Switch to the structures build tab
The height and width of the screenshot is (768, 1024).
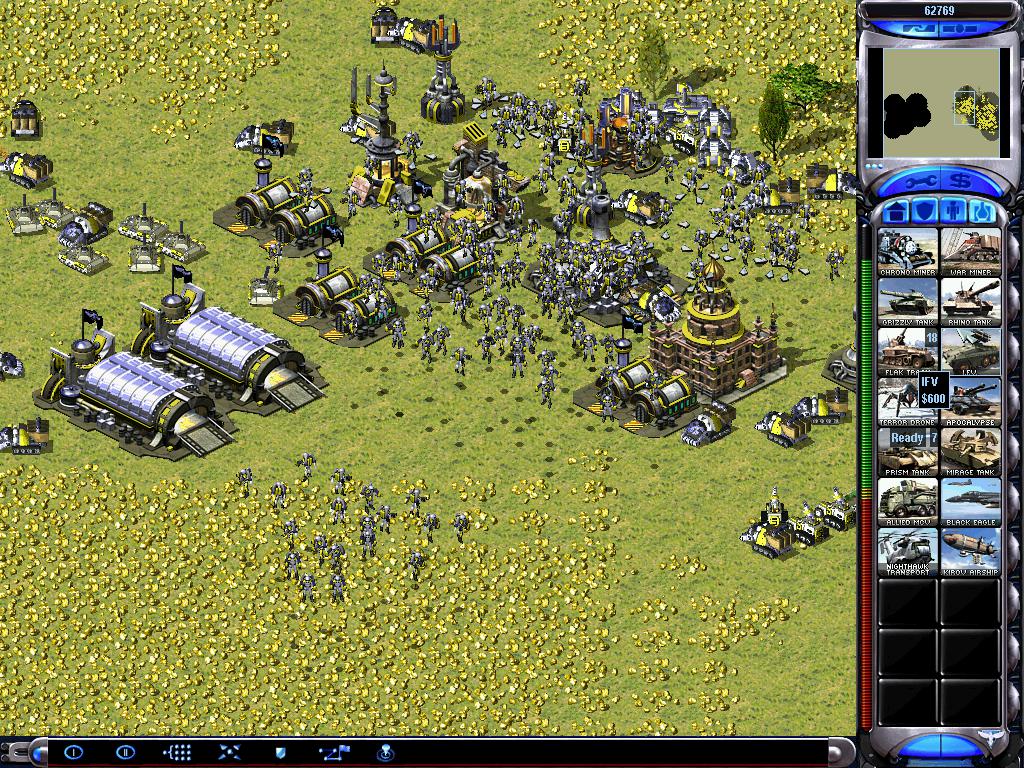896,212
